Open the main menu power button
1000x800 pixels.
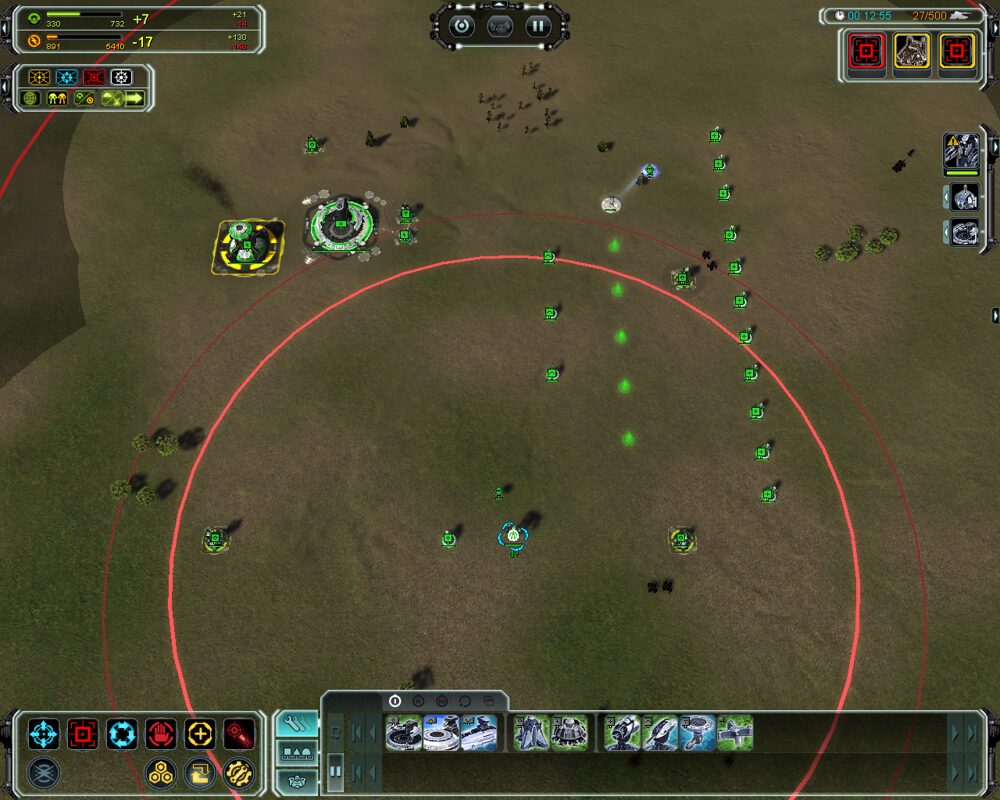(461, 26)
